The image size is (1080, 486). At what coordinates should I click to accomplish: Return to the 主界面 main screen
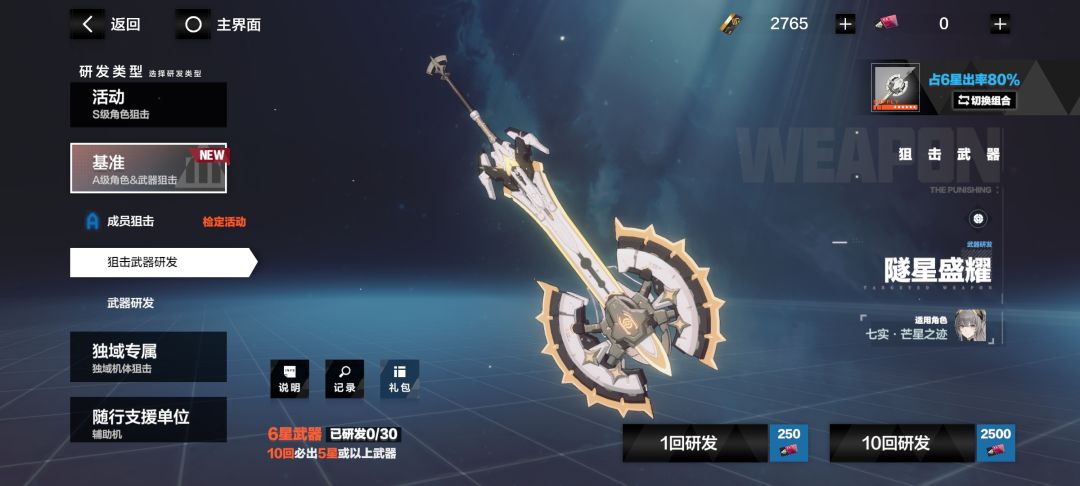click(x=222, y=24)
